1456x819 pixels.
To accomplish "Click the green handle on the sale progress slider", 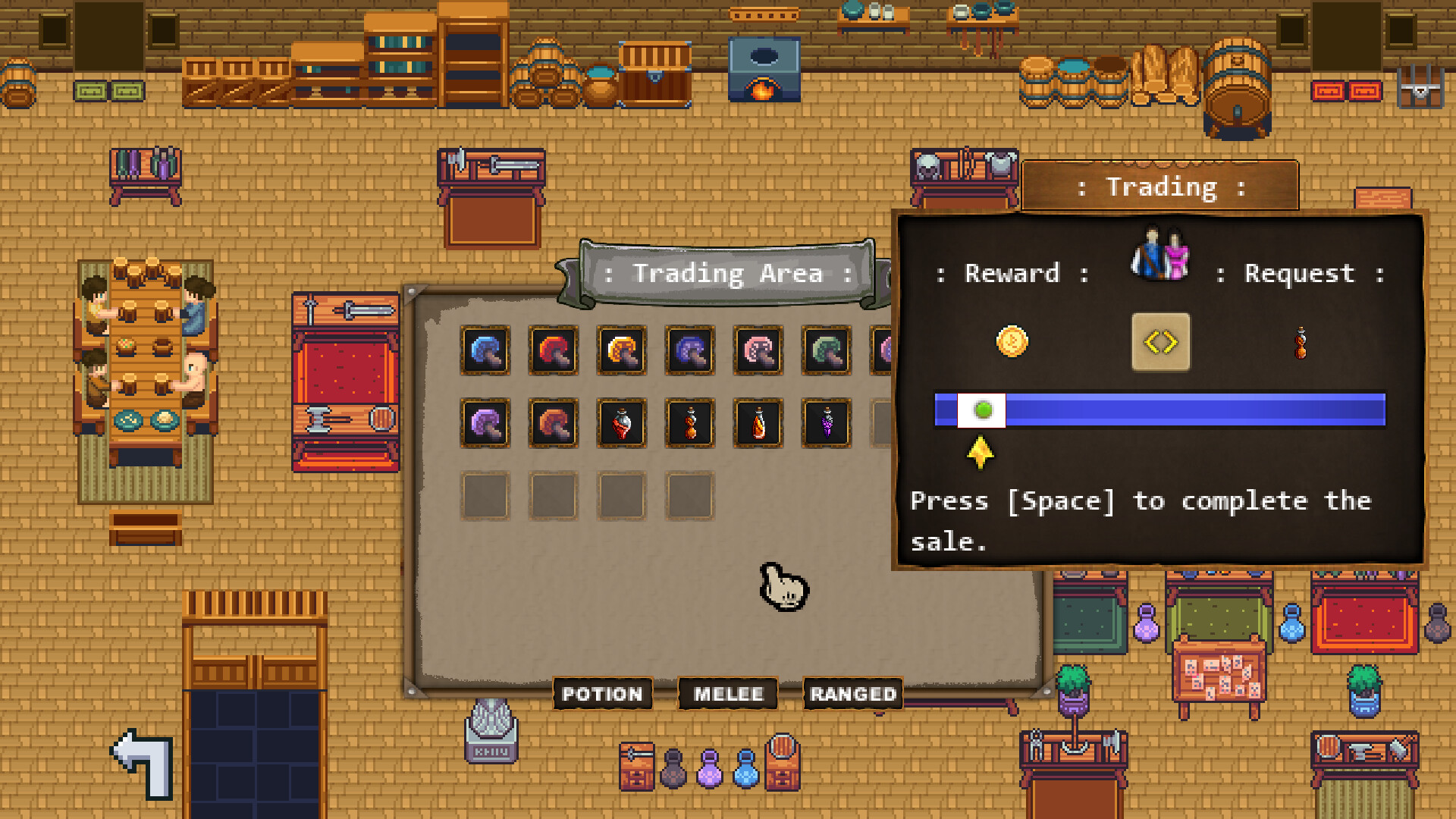I will pos(983,409).
